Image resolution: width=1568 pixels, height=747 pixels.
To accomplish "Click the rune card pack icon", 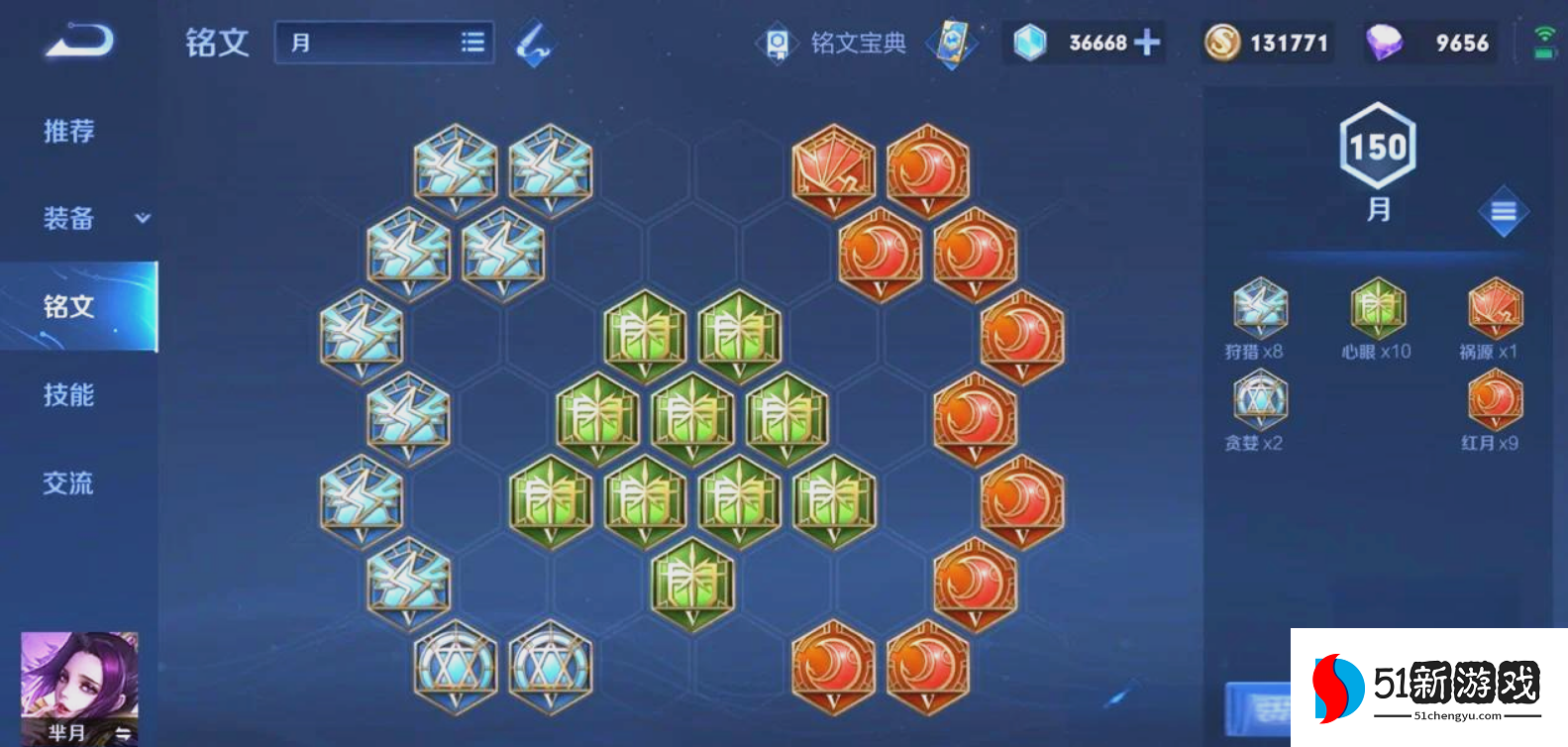I will (x=950, y=44).
